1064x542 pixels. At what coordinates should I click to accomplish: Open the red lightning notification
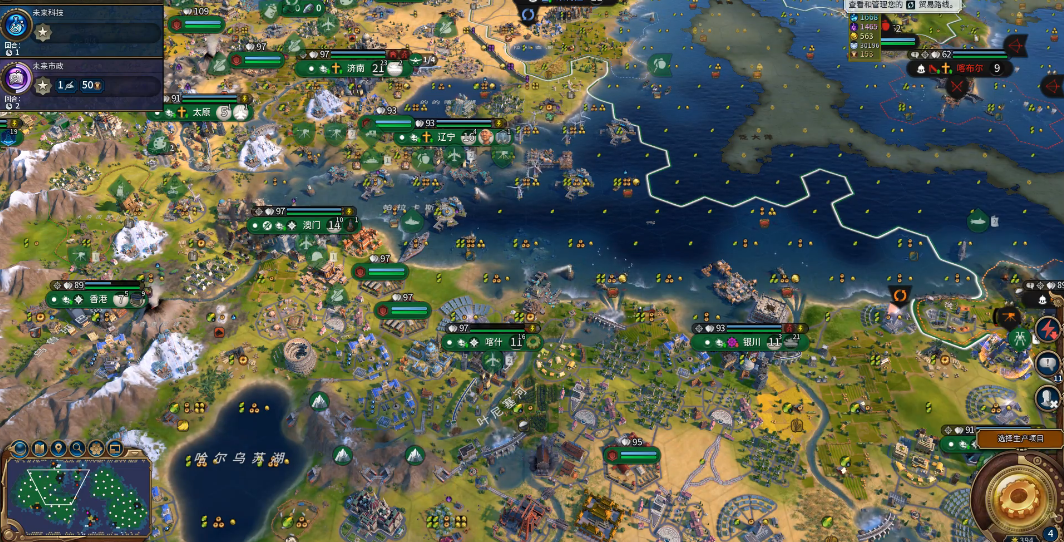1048,329
